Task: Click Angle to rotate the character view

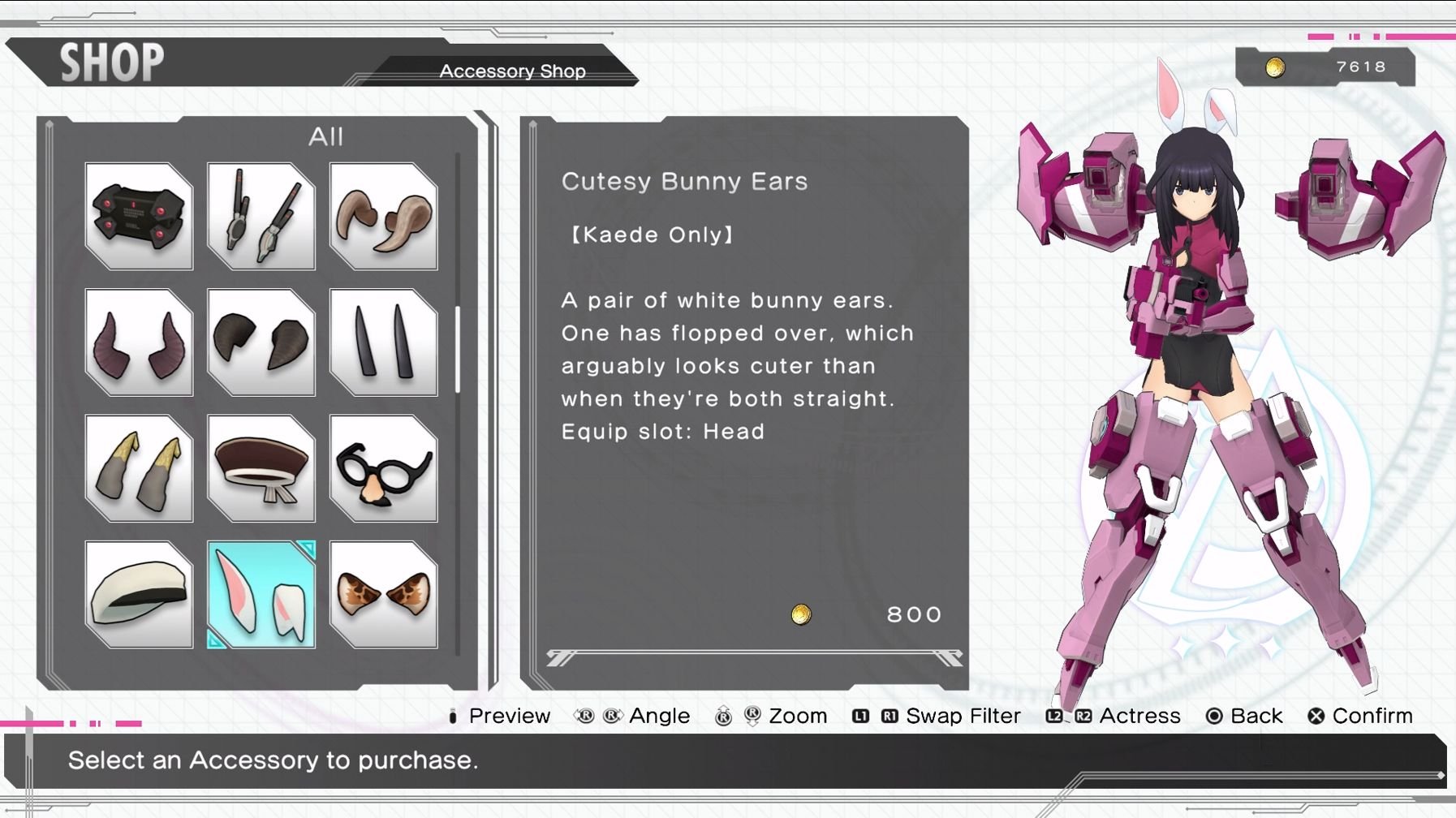Action: click(658, 716)
